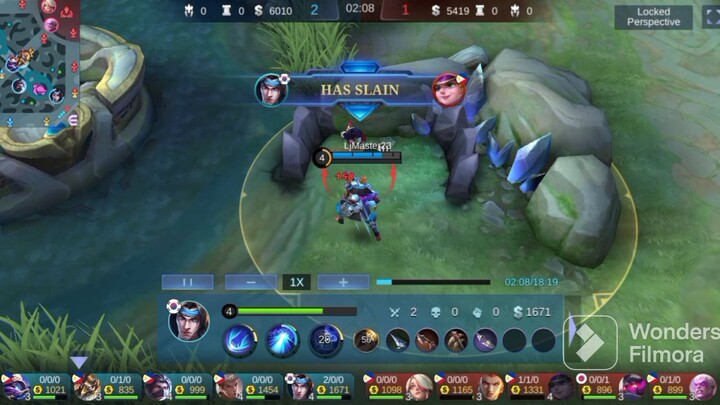
Task: Open the minimap
Action: pyautogui.click(x=38, y=62)
